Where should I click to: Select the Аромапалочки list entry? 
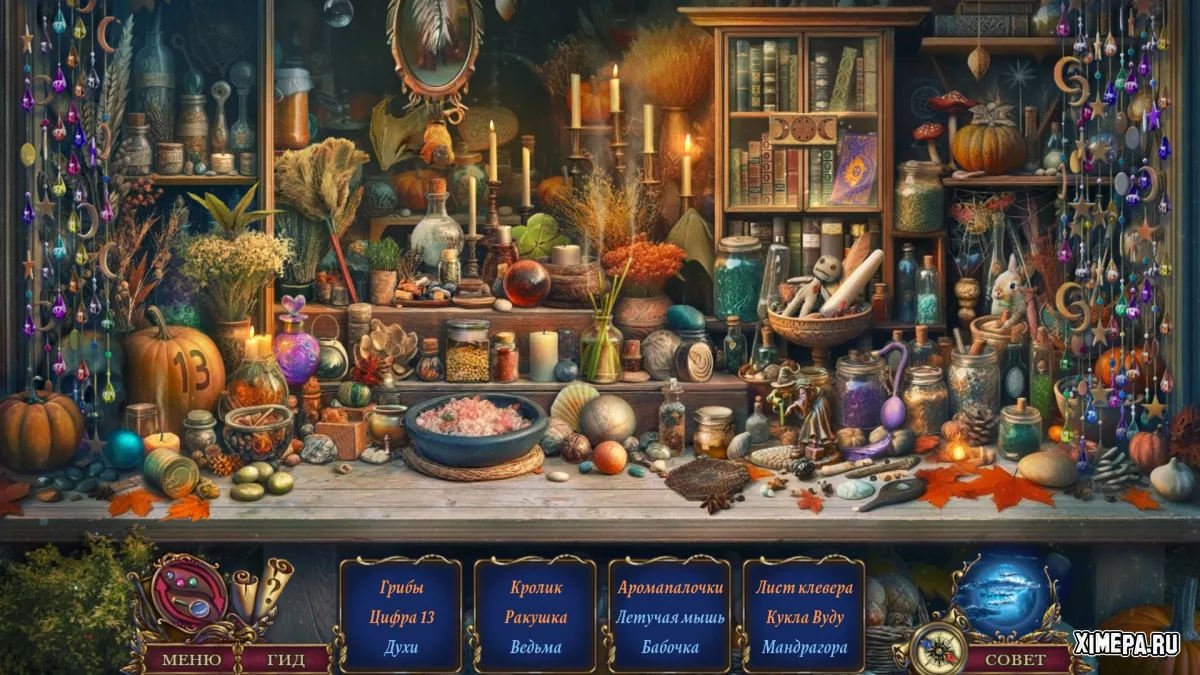(x=669, y=588)
